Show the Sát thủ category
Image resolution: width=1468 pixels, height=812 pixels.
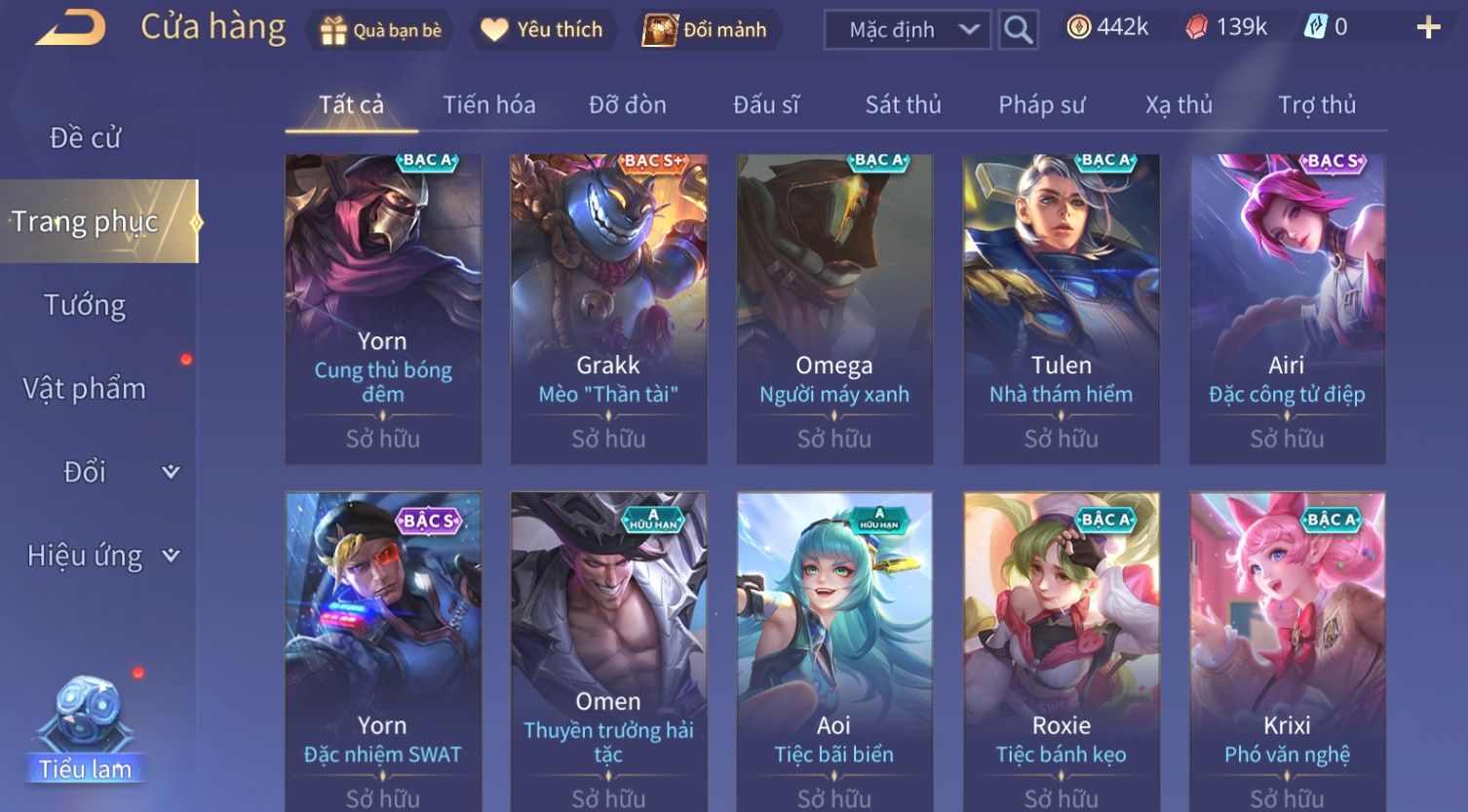tap(904, 105)
